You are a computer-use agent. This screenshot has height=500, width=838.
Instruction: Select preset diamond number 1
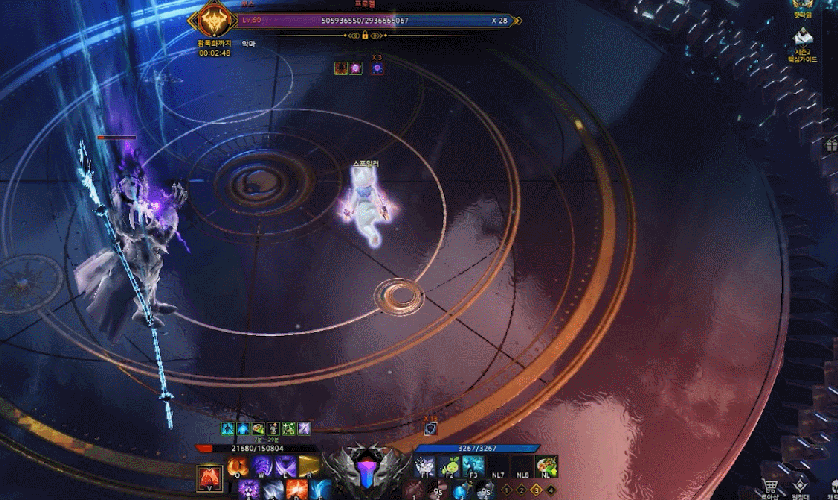pyautogui.click(x=507, y=490)
